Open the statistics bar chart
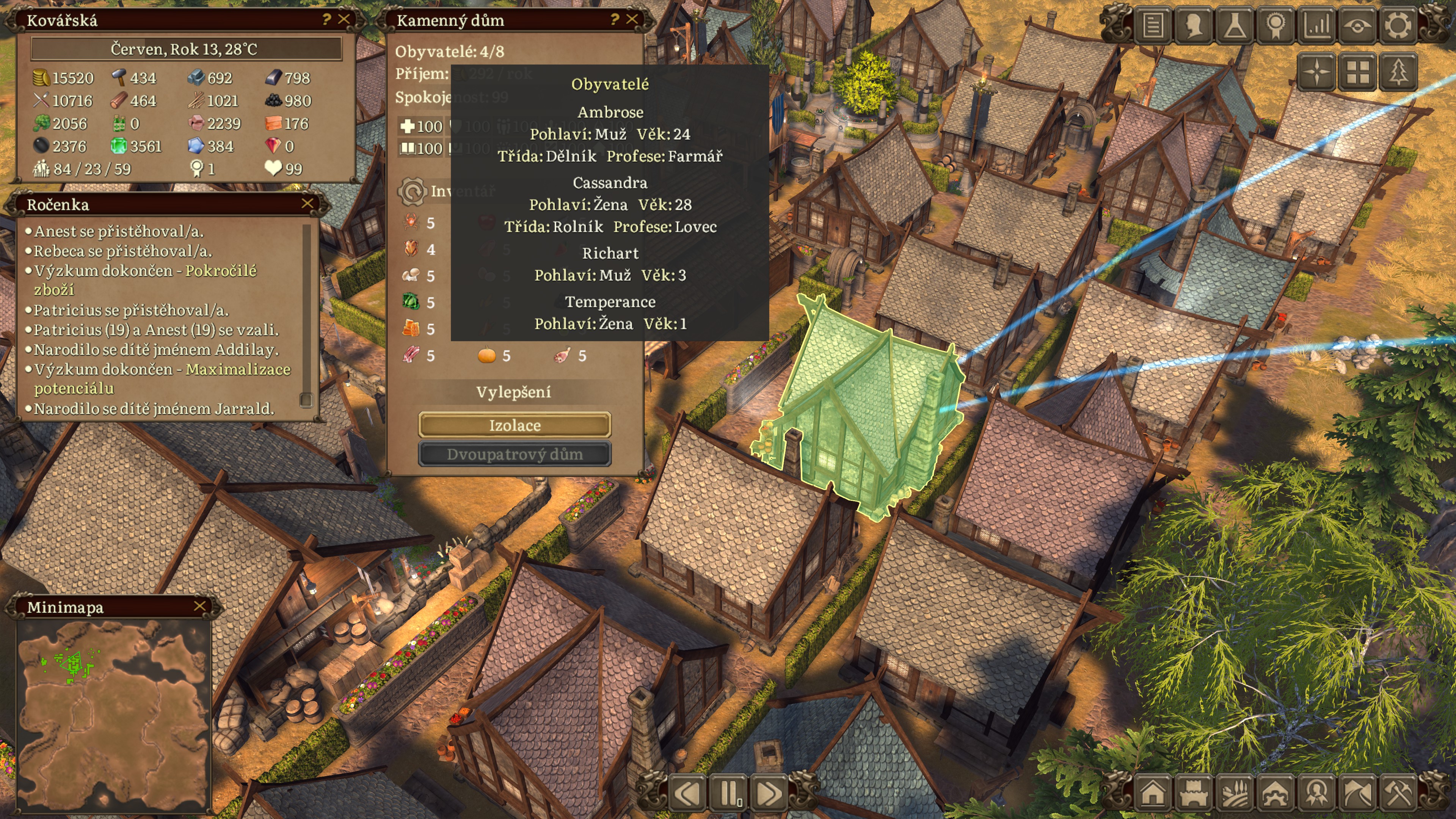This screenshot has width=1456, height=819. [1316, 25]
